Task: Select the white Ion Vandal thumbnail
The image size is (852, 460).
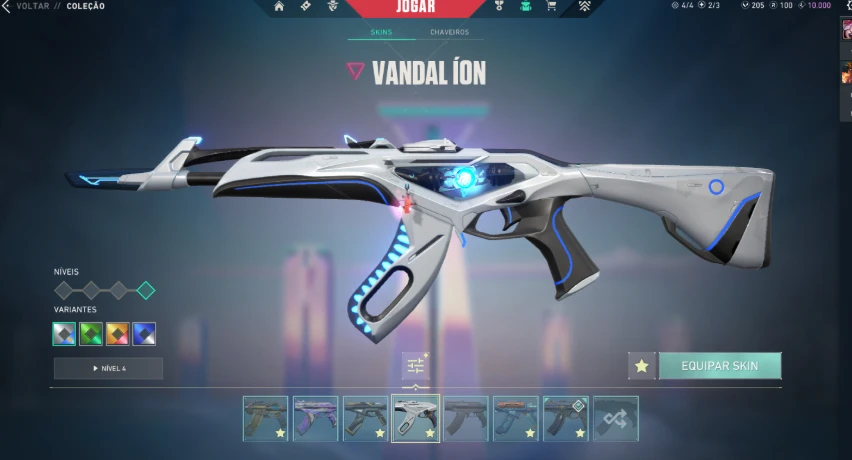Action: [x=416, y=418]
